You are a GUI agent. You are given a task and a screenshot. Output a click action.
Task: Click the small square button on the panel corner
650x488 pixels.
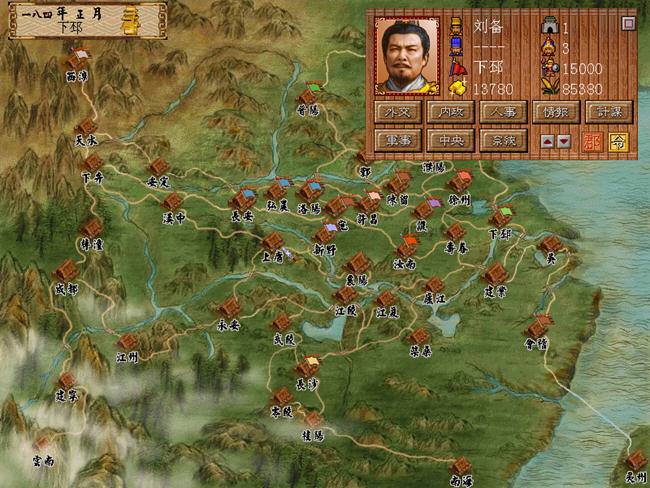pos(628,23)
